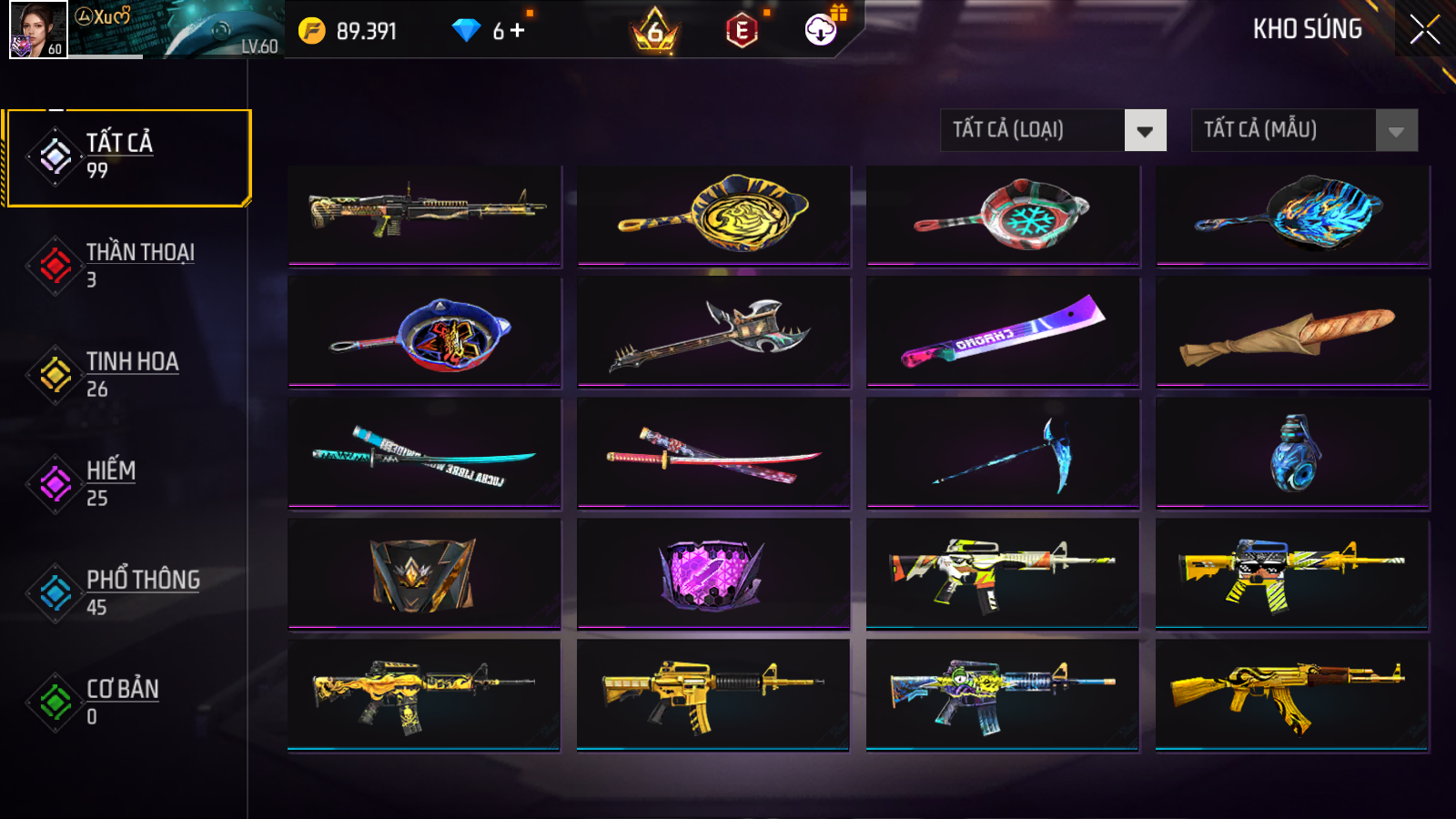This screenshot has height=819, width=1456.
Task: Choose the Phổ Thông category
Action: pos(127,592)
